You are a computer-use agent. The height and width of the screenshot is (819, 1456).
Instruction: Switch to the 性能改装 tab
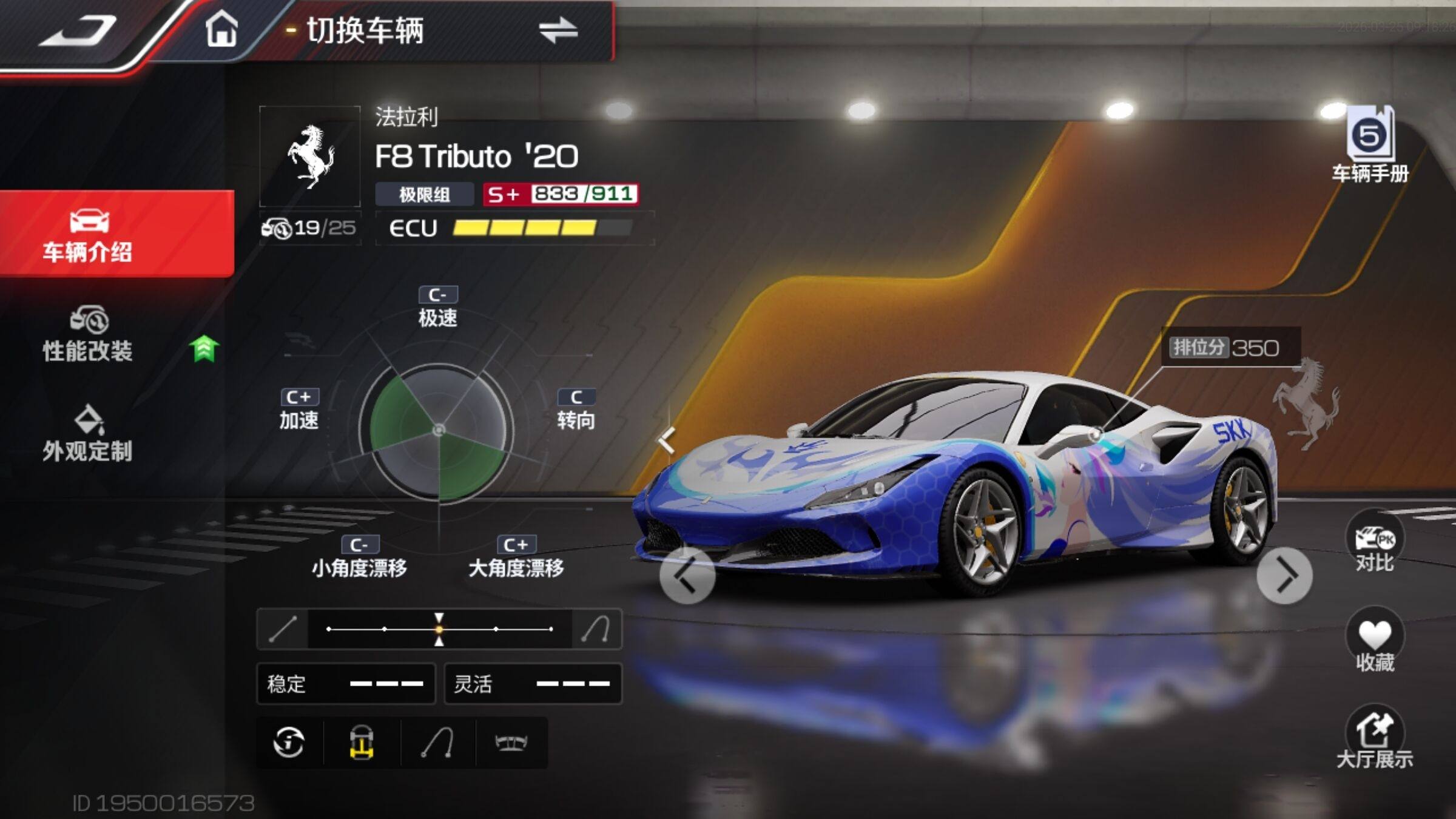[89, 335]
